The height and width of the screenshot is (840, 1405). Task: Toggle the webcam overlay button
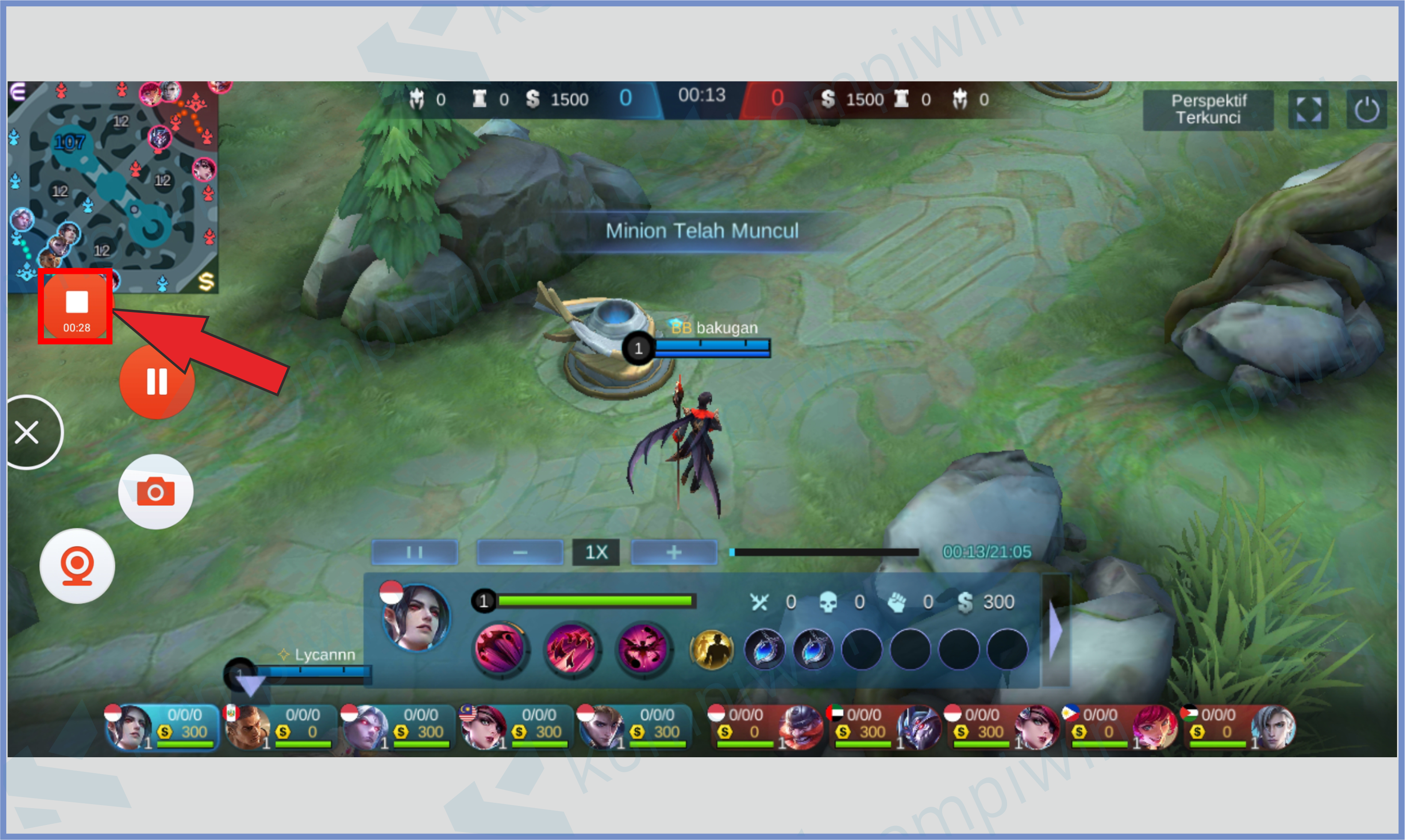click(77, 566)
